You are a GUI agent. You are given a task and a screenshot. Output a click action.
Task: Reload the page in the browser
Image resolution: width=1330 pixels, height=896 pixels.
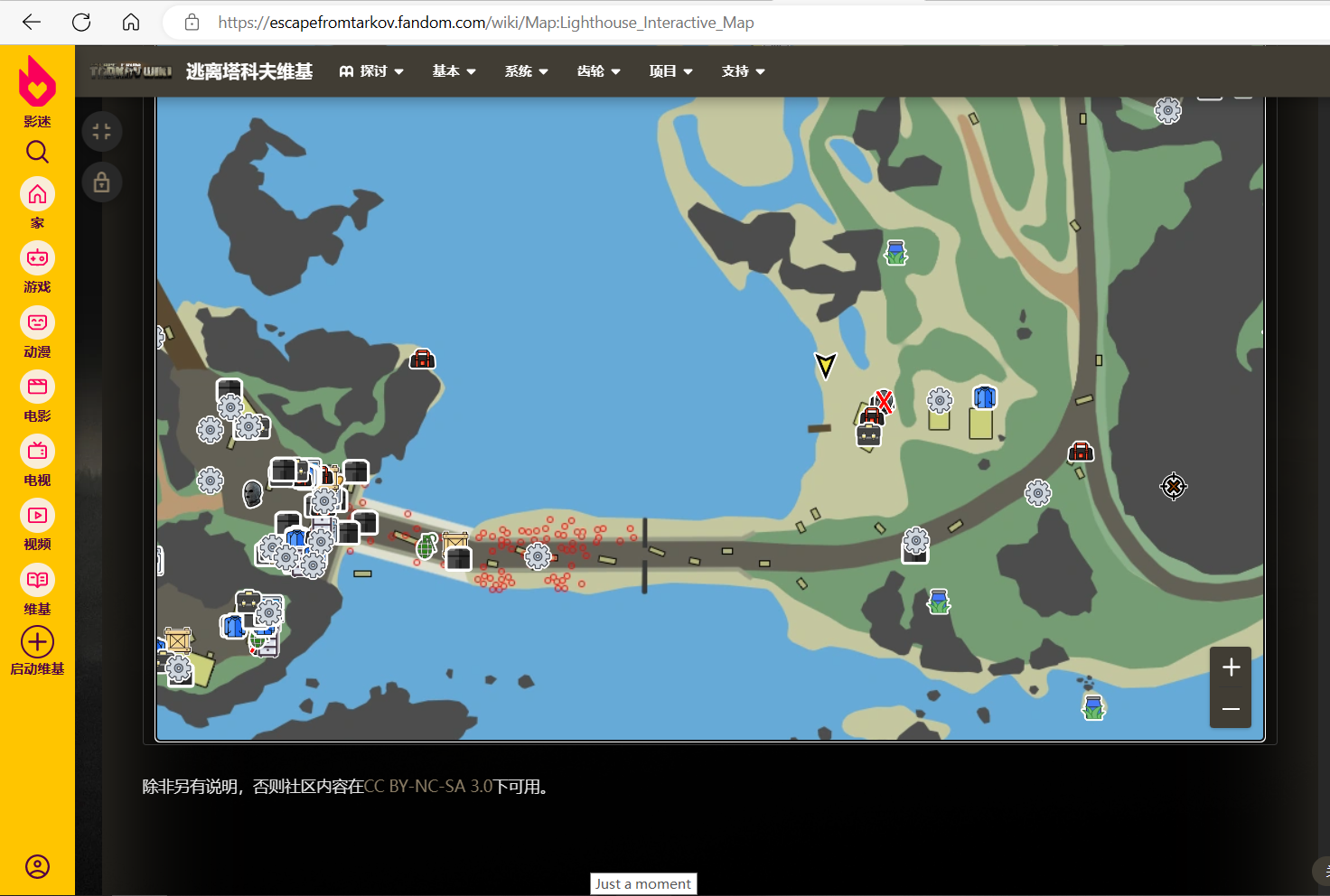click(81, 23)
